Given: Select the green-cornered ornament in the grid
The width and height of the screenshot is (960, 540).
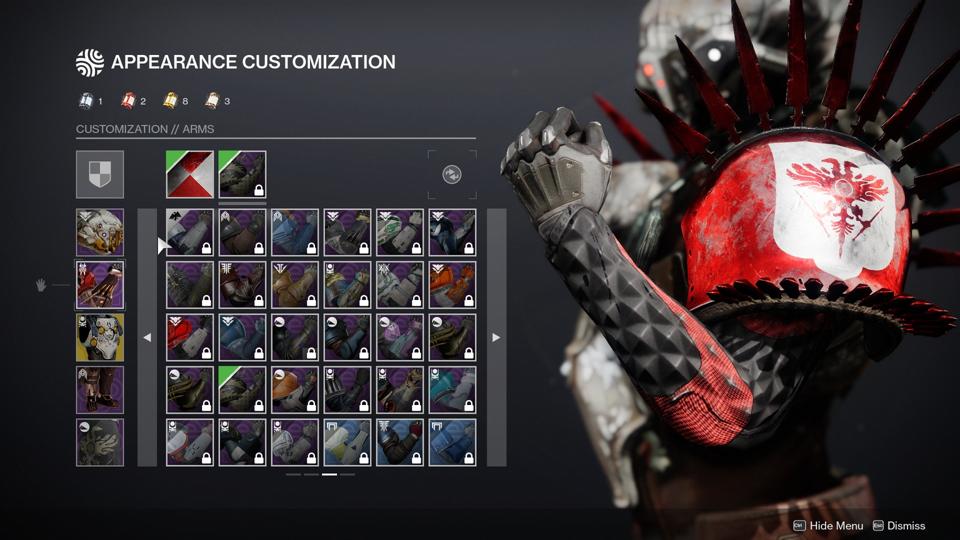Looking at the screenshot, I should coord(242,390).
